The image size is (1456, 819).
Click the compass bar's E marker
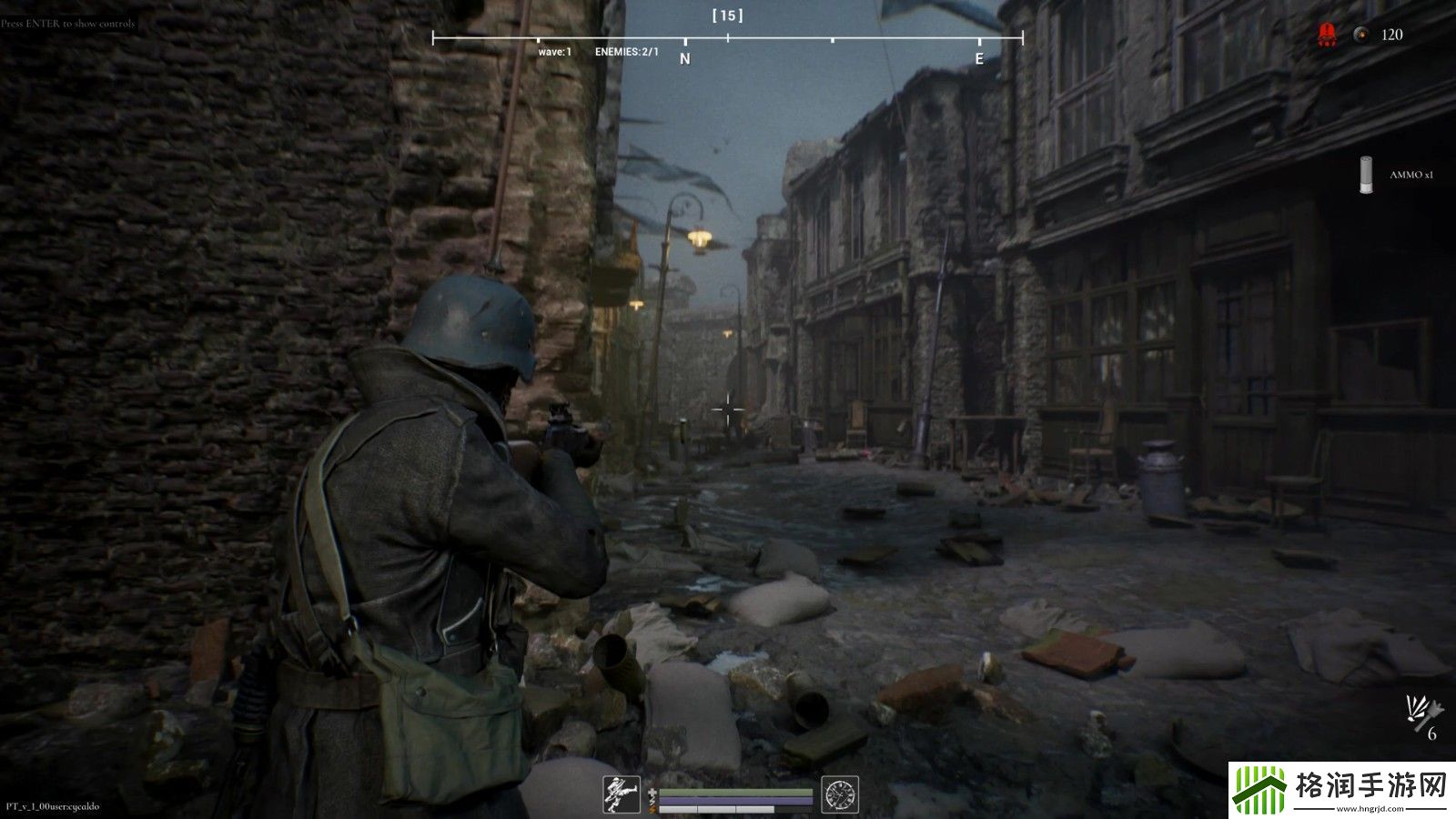[x=979, y=58]
